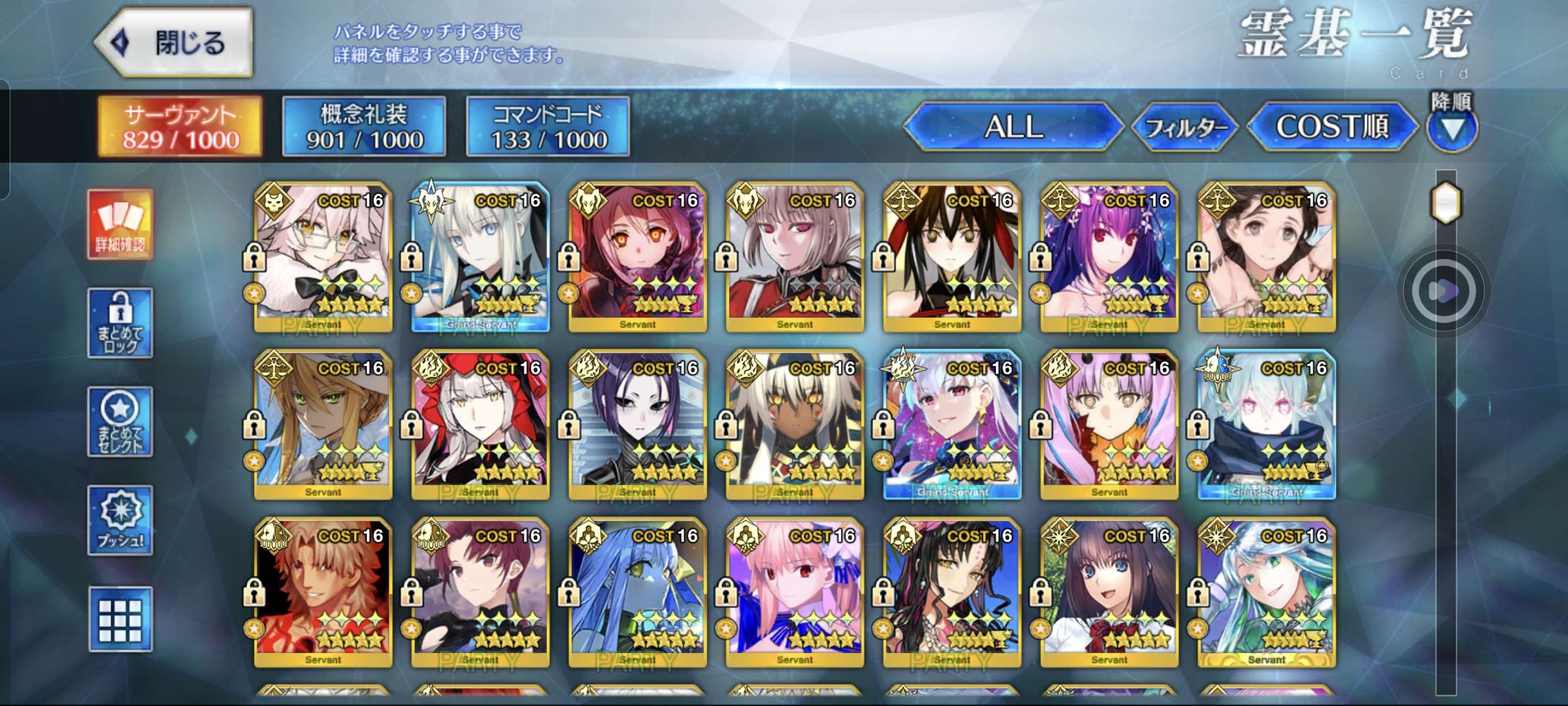Tap the プッシュ! button
This screenshot has height=706, width=1568.
click(x=120, y=520)
